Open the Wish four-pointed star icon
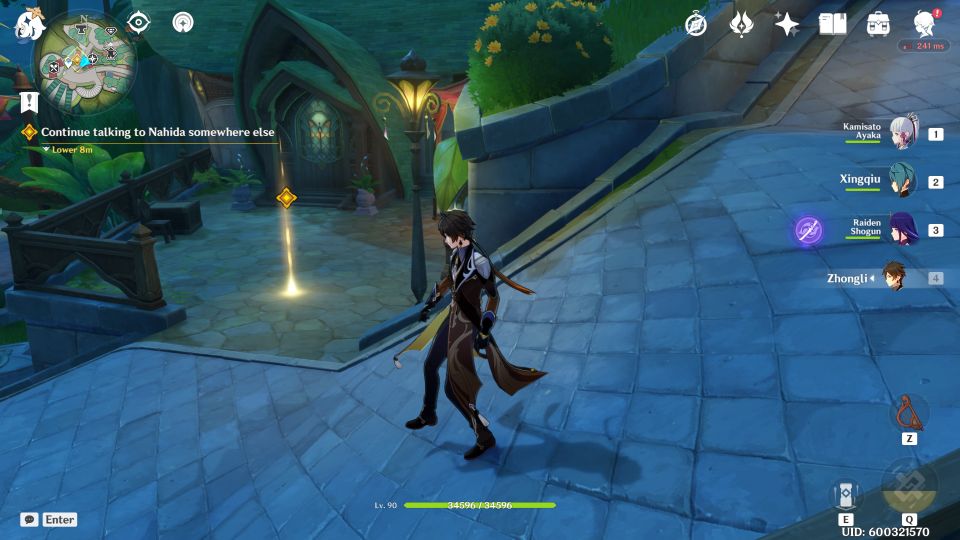The height and width of the screenshot is (540, 960). point(787,24)
